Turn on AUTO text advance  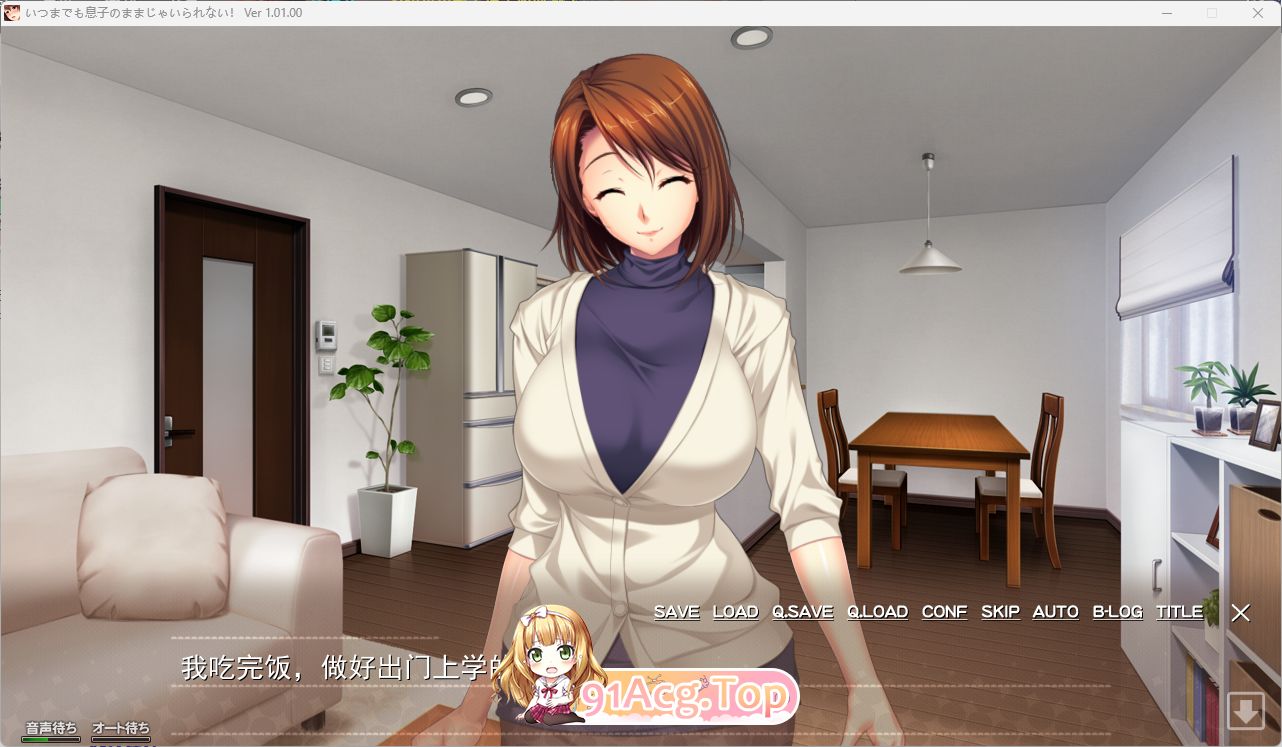point(1055,612)
